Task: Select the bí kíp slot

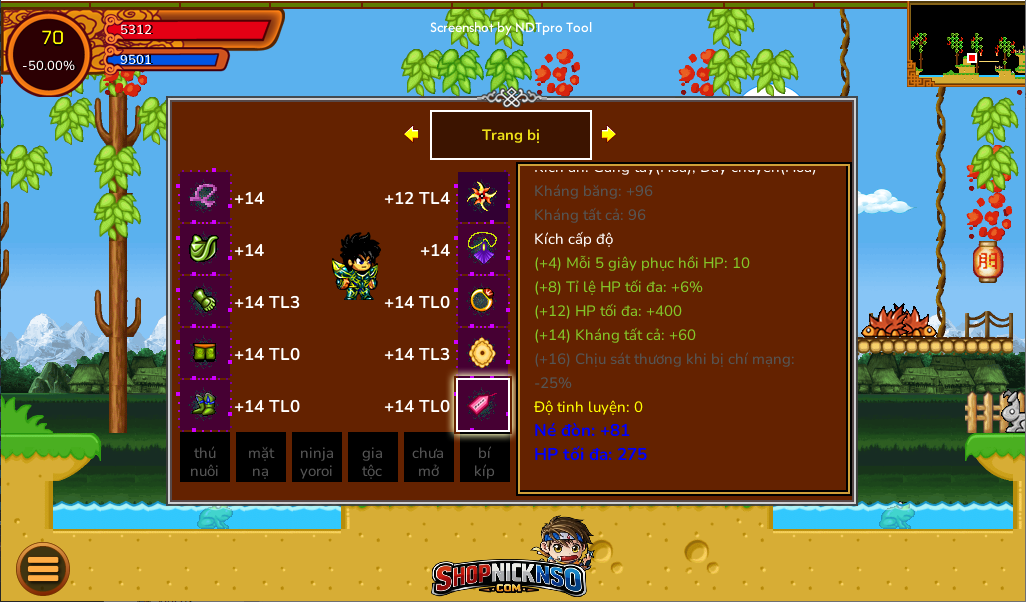Action: [x=484, y=458]
